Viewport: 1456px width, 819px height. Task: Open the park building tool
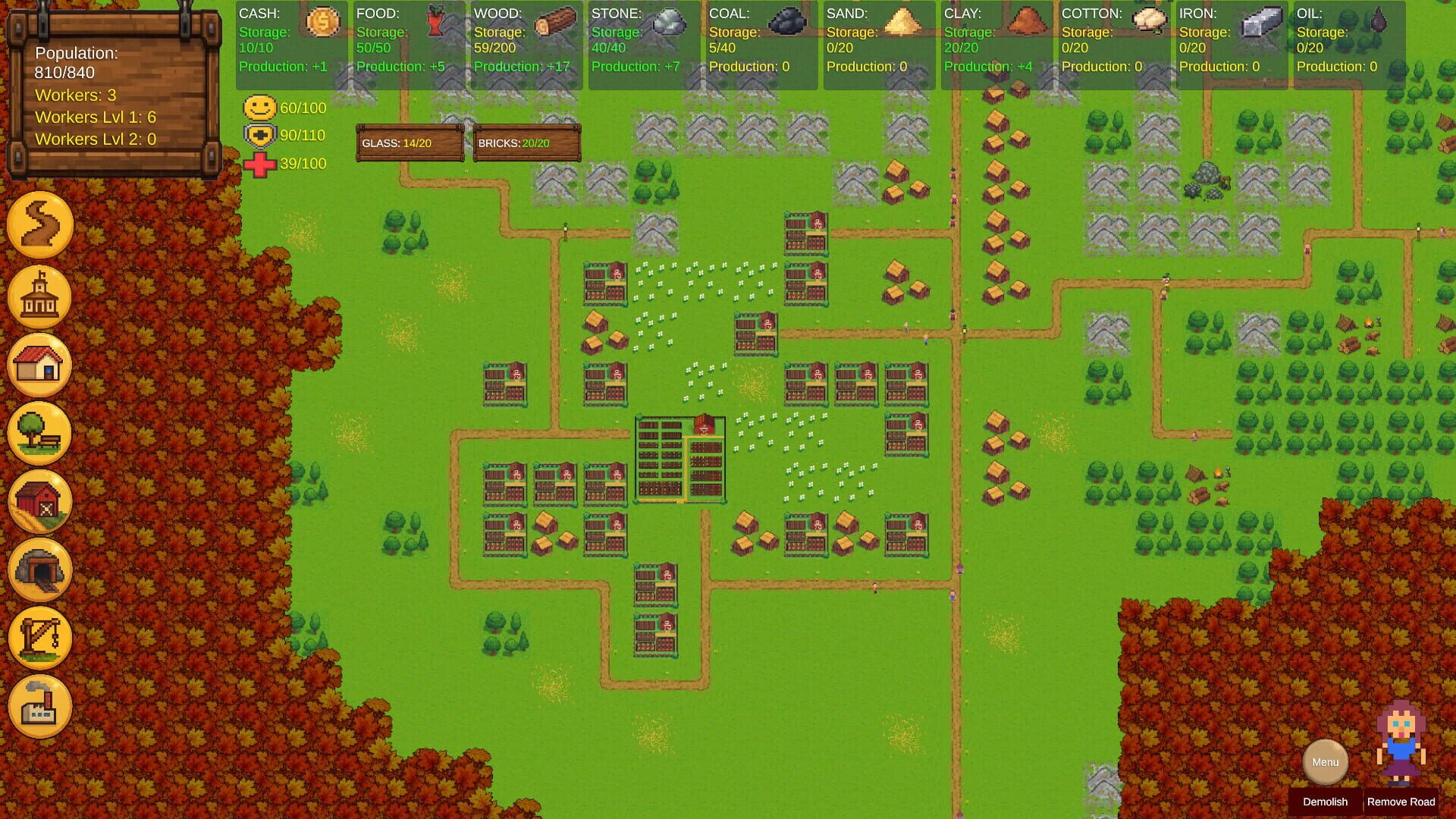tap(40, 433)
